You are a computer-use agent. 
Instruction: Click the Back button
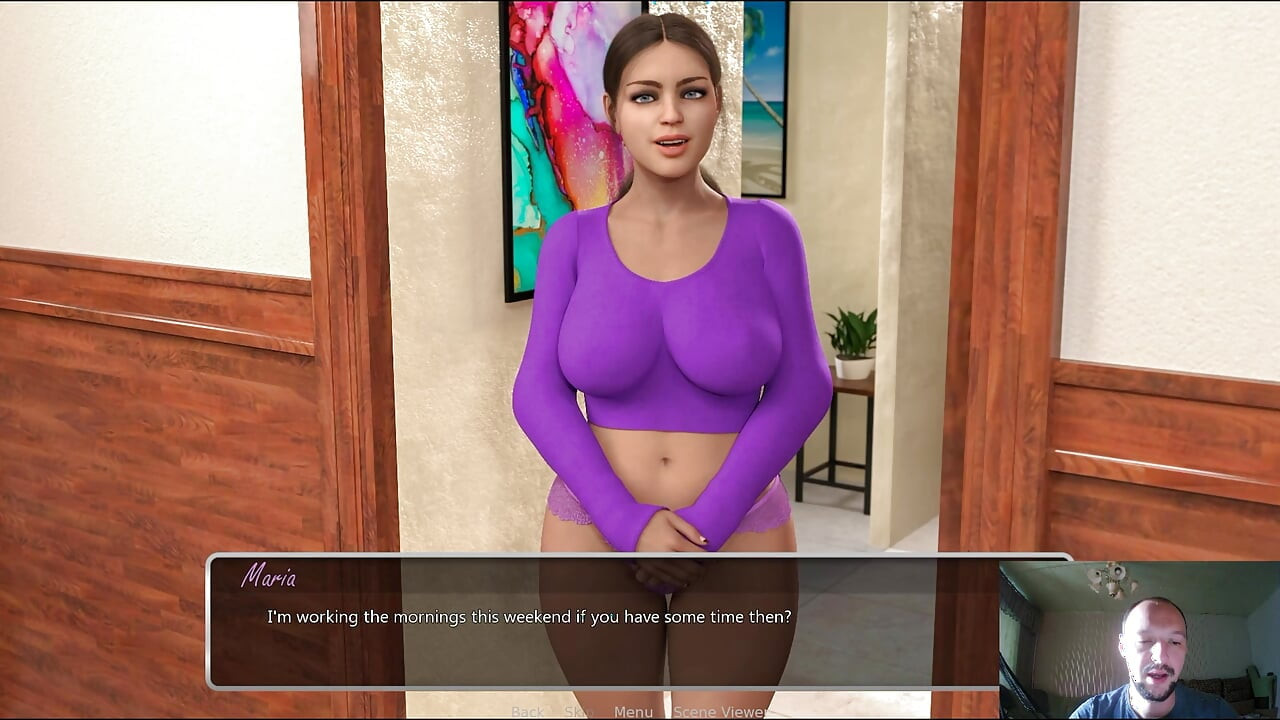tap(527, 711)
